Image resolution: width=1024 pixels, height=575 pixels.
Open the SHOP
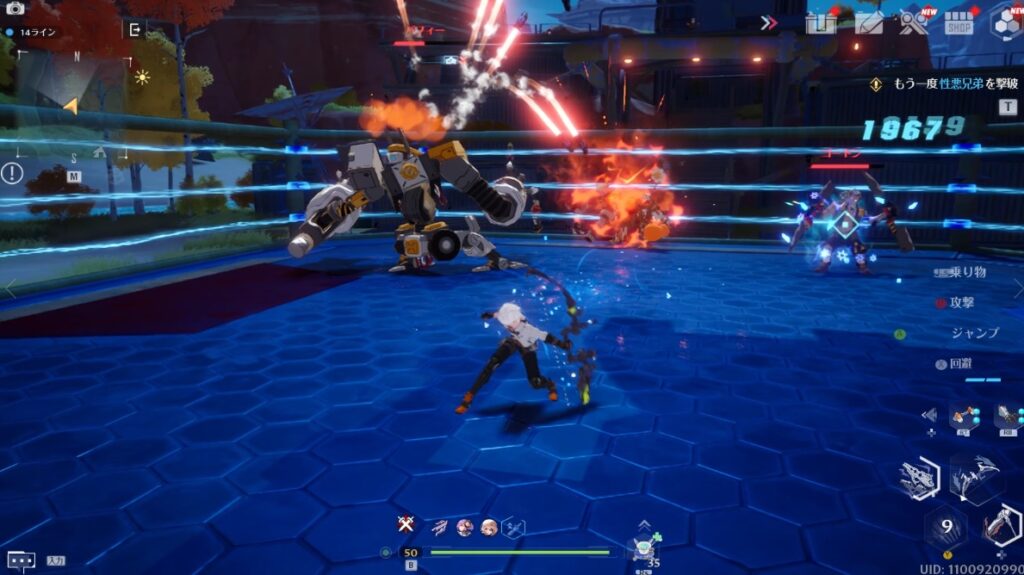click(x=959, y=23)
